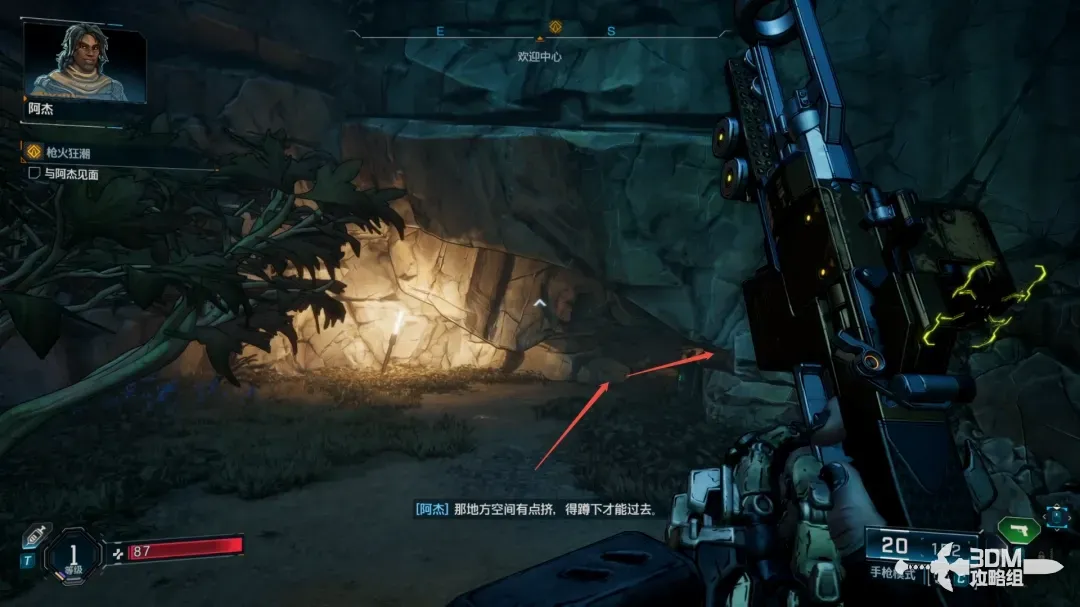Open the level 1 character badge
Viewport: 1080px width, 607px height.
[x=73, y=554]
